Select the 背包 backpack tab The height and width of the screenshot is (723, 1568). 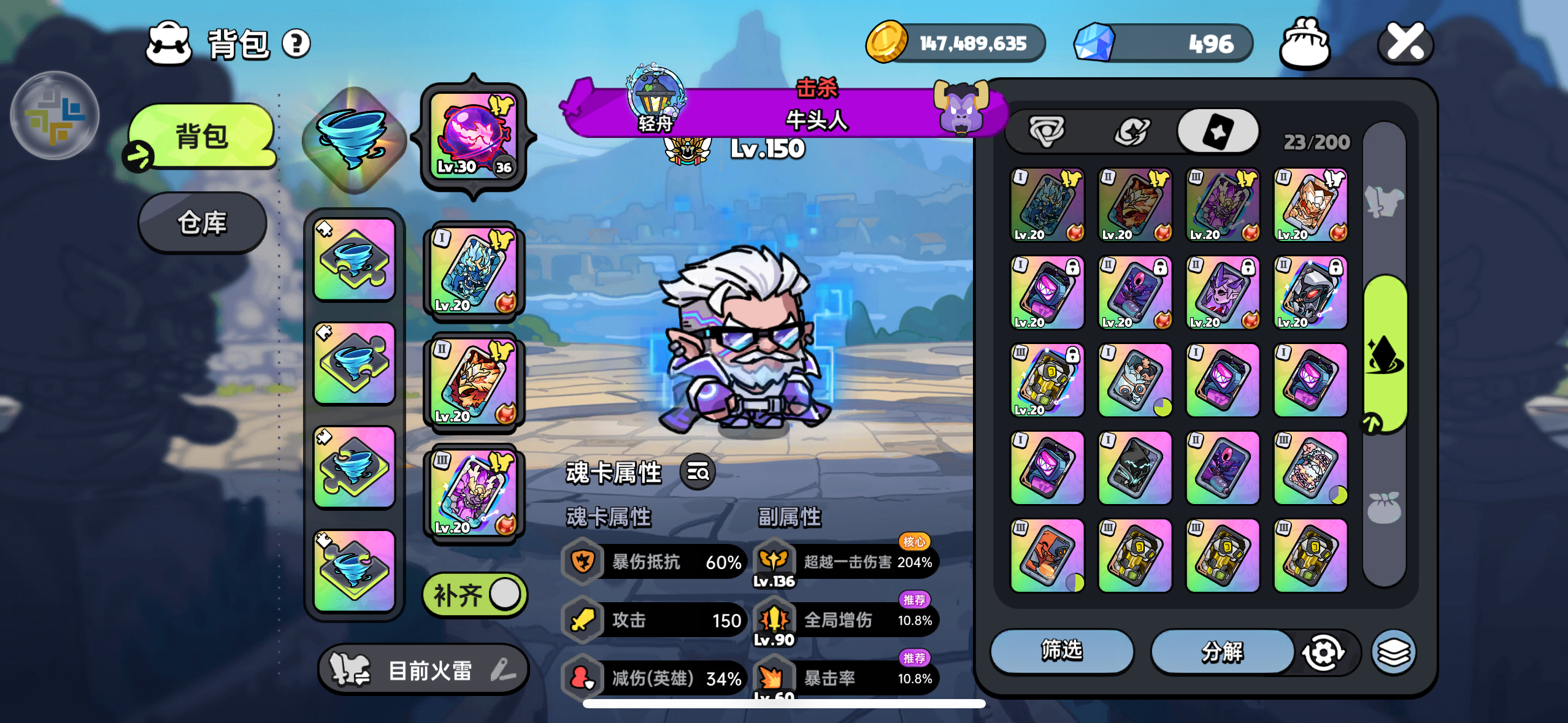(202, 136)
